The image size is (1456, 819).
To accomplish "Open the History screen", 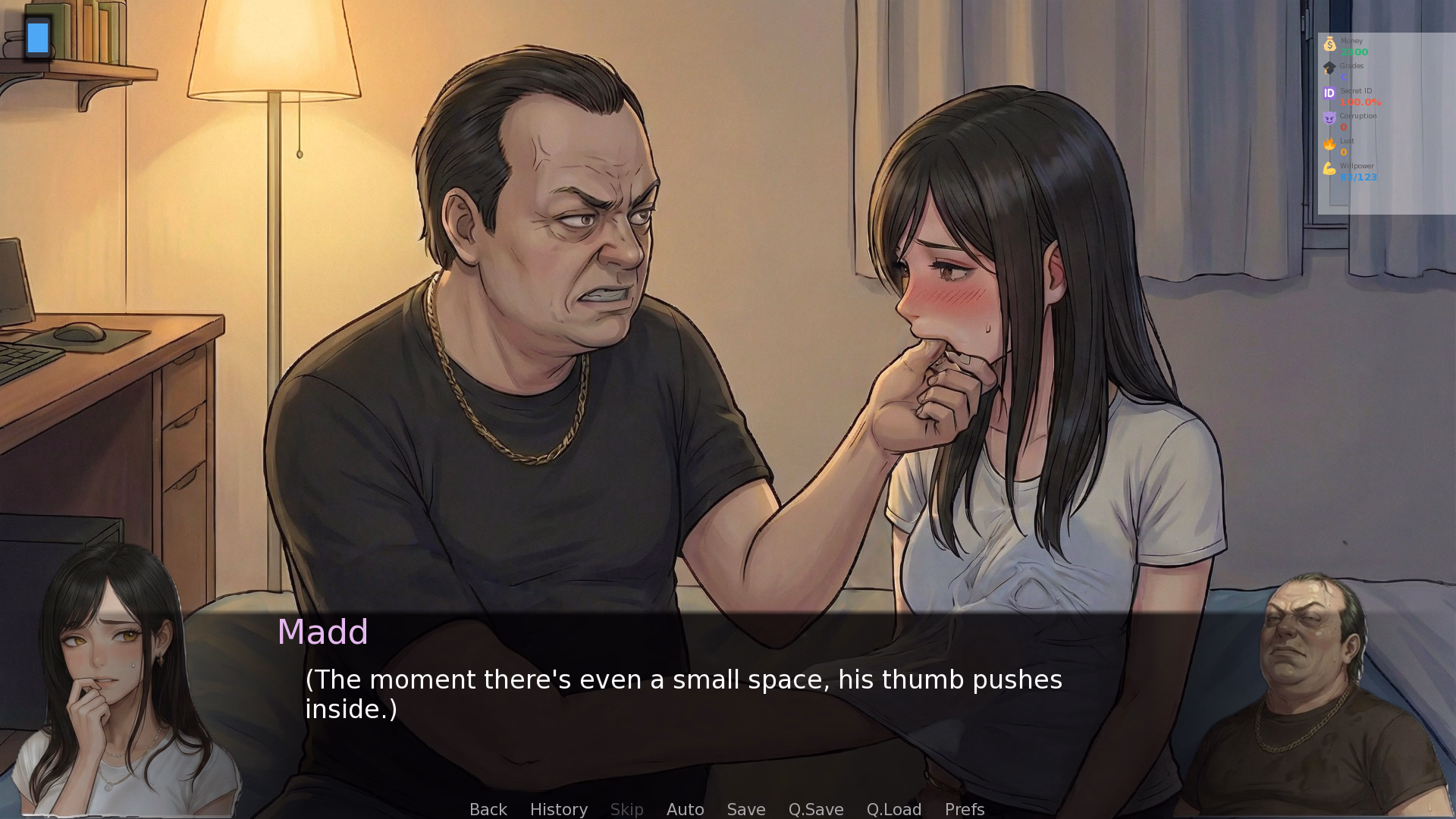I will 558,809.
